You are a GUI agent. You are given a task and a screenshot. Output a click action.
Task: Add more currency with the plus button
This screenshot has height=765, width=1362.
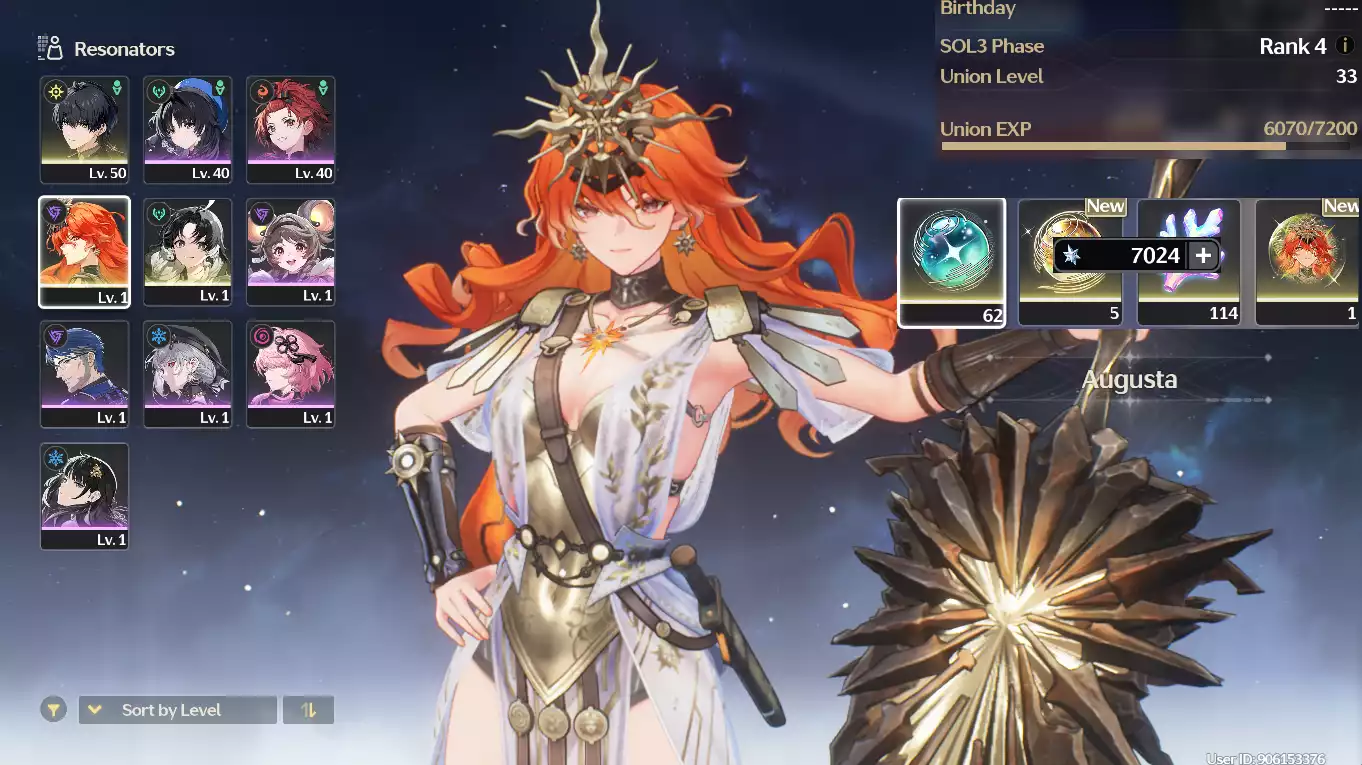point(1203,256)
